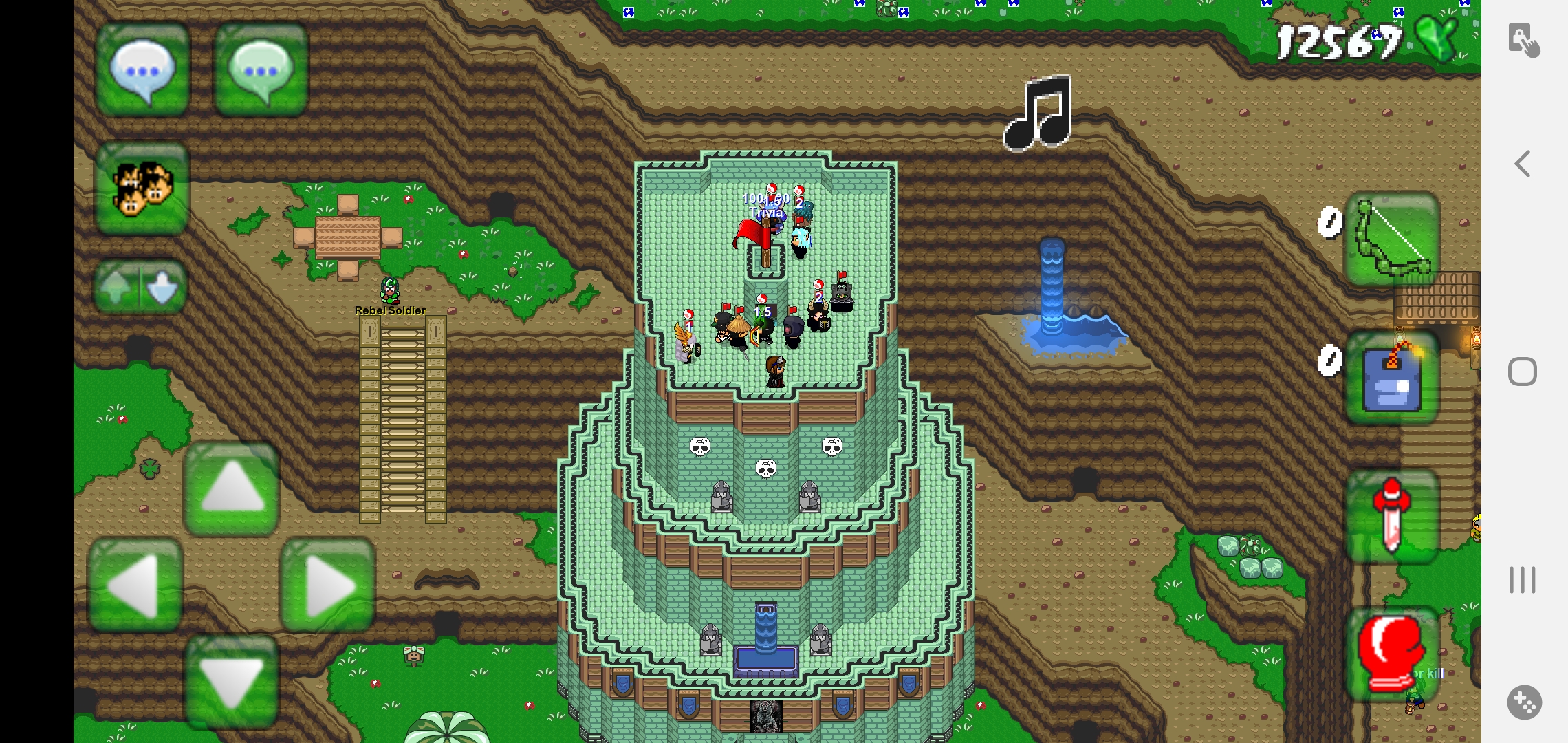
Task: Open the white speech bubble chat
Action: coord(142,70)
